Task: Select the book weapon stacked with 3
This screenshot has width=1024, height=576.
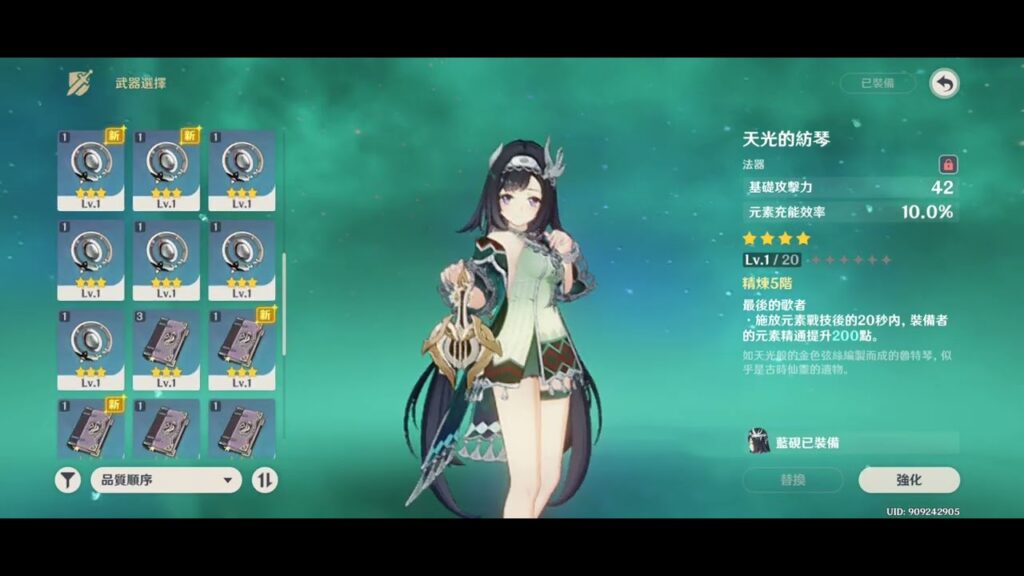Action: [166, 349]
